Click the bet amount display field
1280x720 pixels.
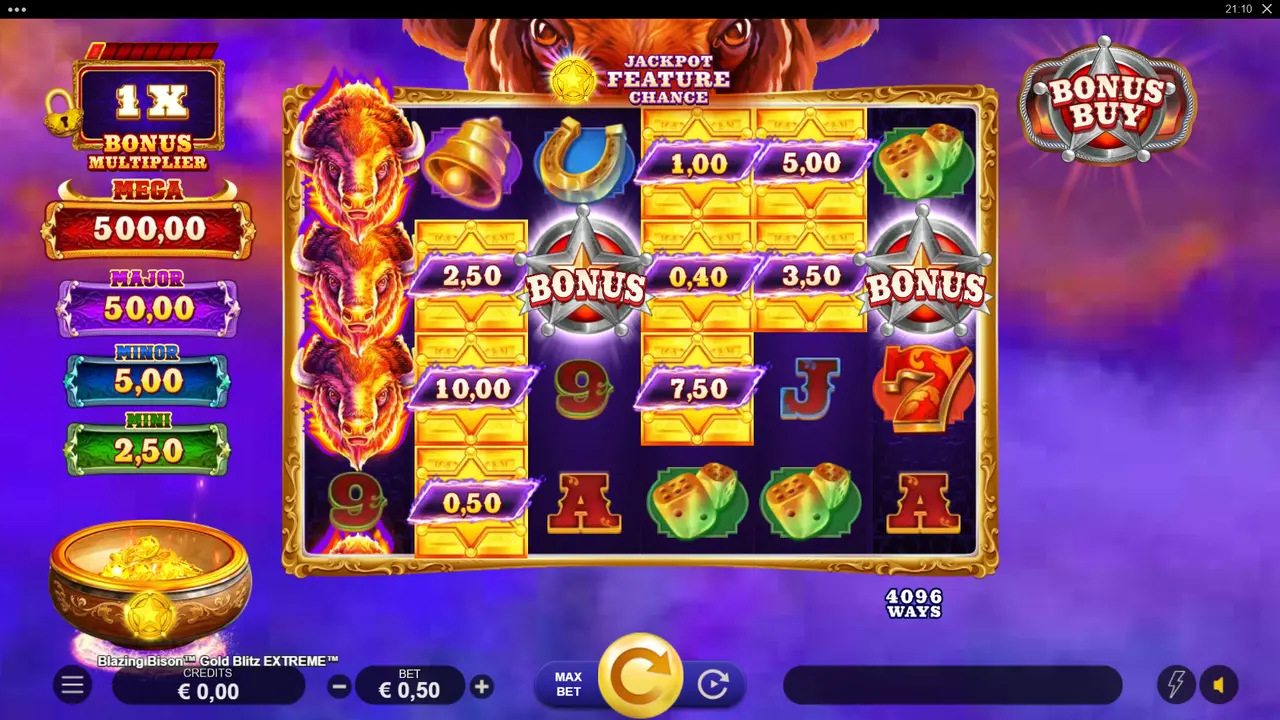tap(410, 687)
